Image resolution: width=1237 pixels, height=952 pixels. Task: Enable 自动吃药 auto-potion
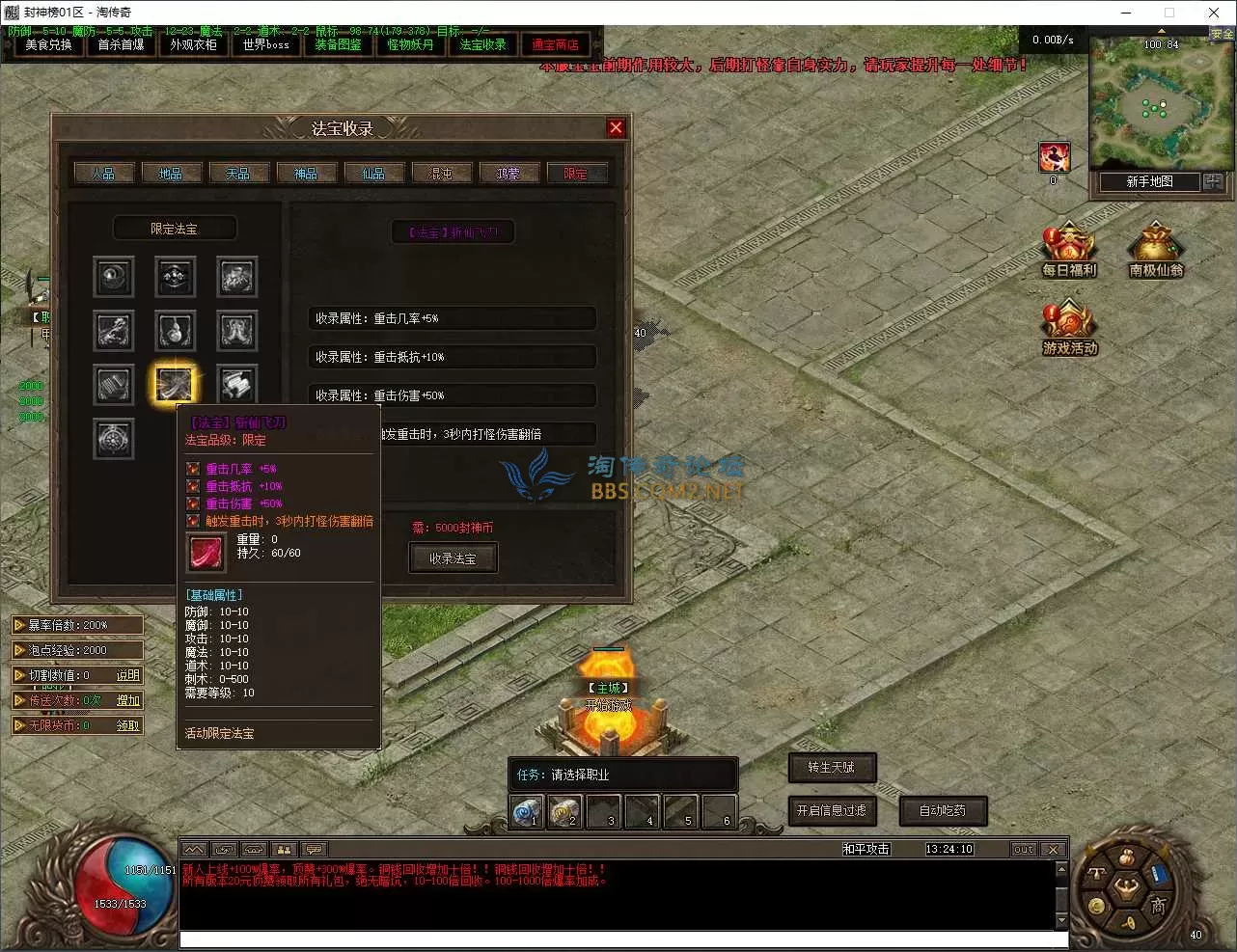[x=943, y=810]
